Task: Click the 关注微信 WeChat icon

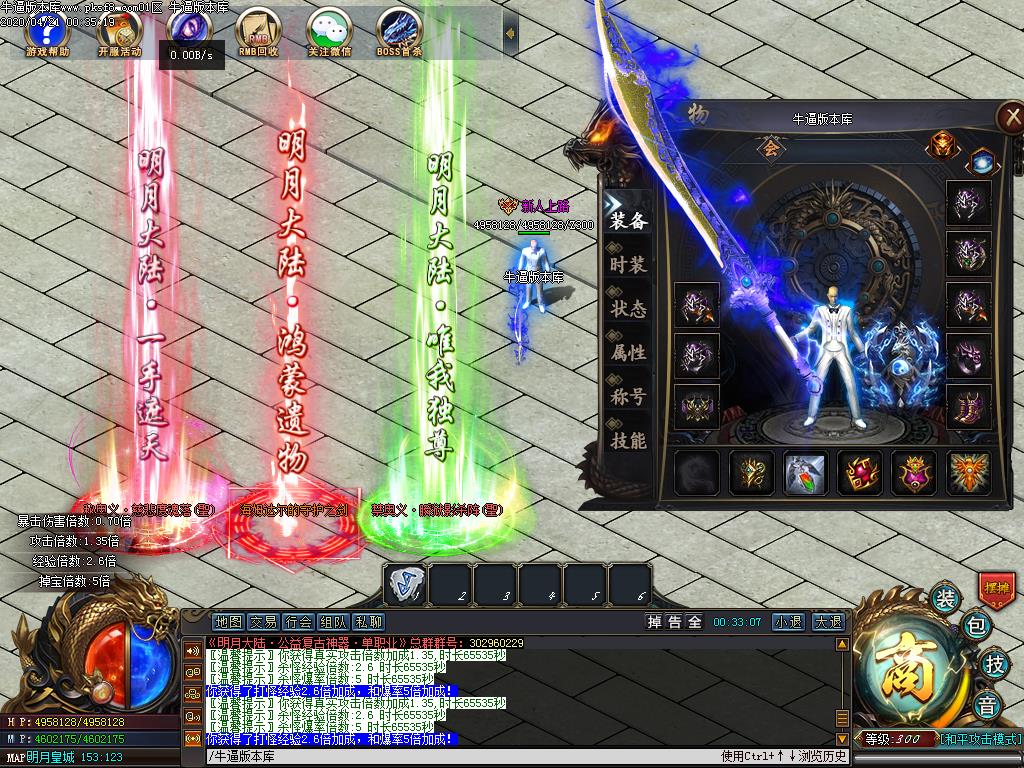Action: click(329, 32)
